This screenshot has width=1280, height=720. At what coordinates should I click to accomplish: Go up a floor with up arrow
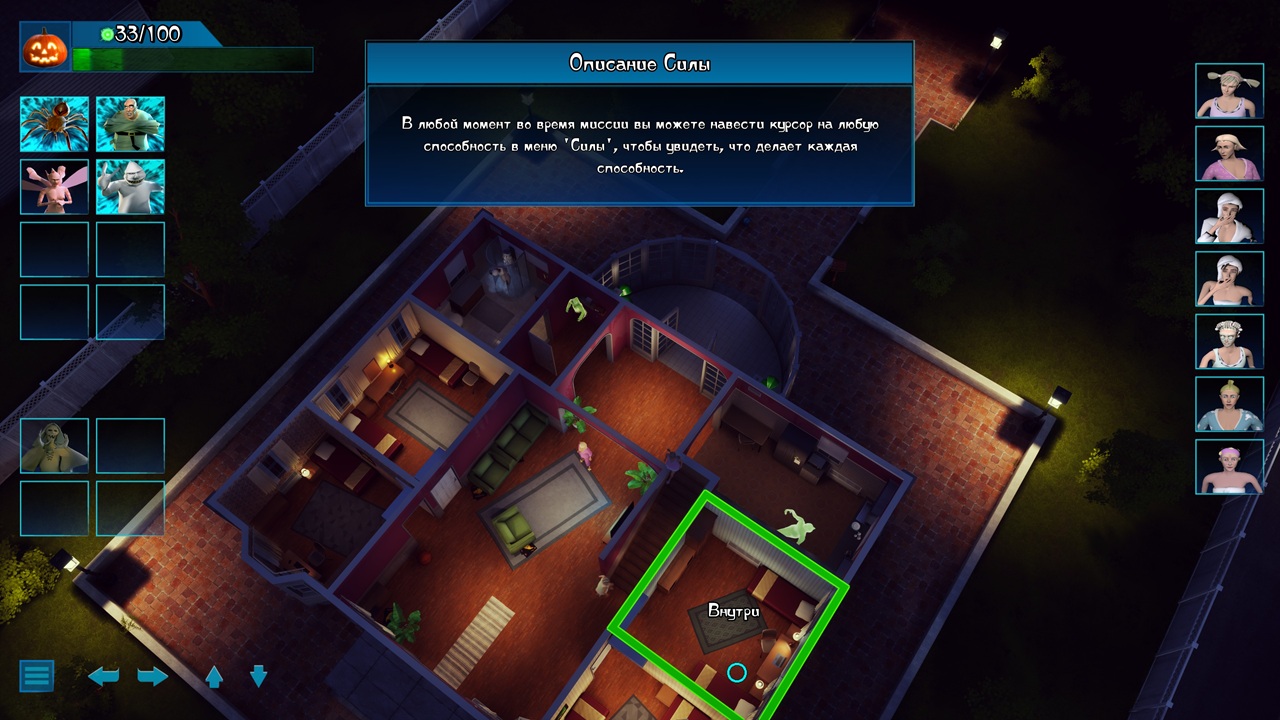214,676
